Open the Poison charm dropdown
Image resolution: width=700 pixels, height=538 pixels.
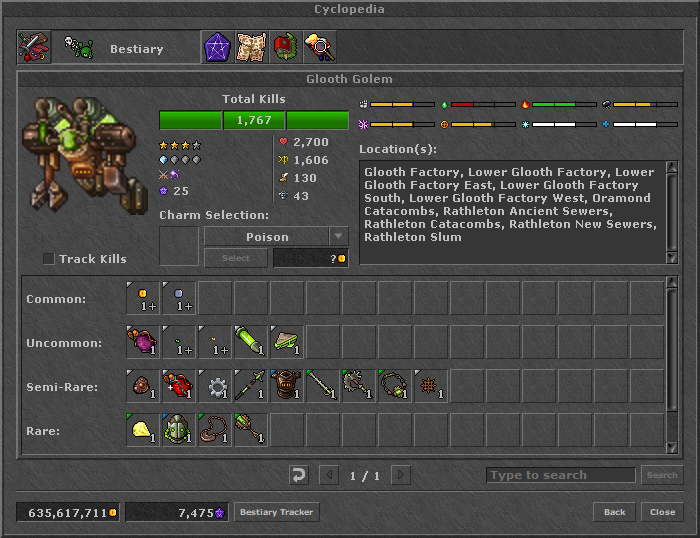[x=339, y=237]
